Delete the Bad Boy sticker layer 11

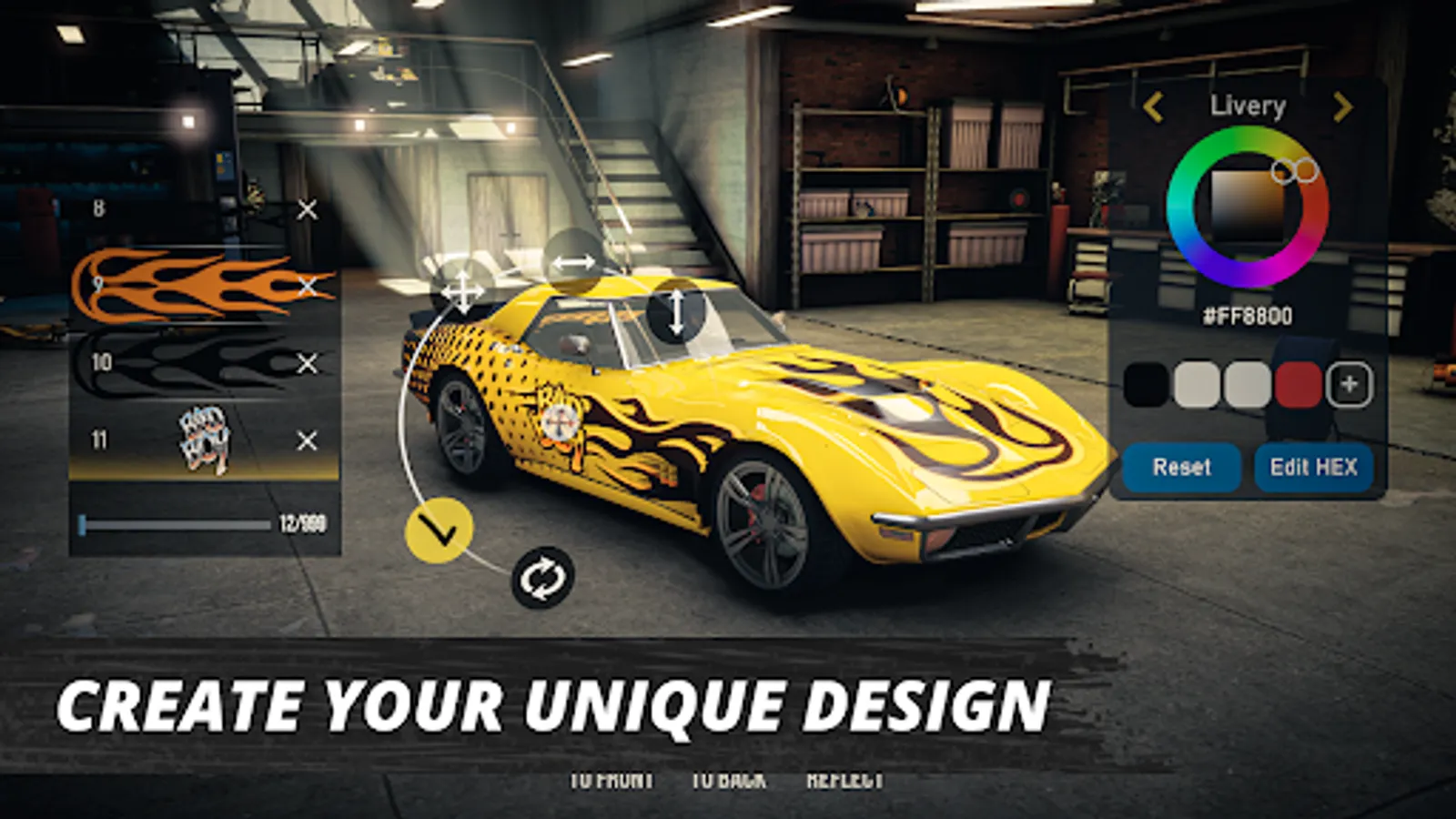point(305,440)
